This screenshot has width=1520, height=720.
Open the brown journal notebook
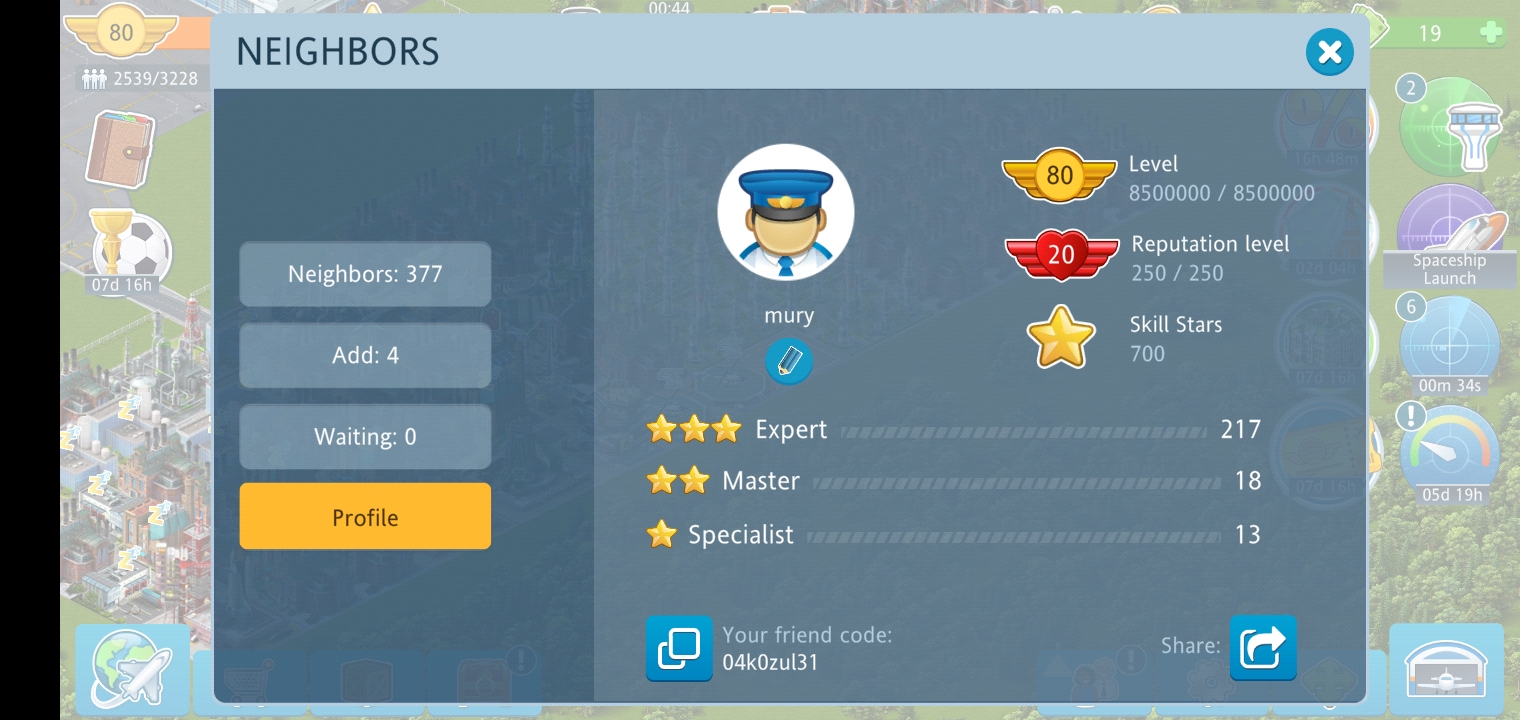pos(120,150)
